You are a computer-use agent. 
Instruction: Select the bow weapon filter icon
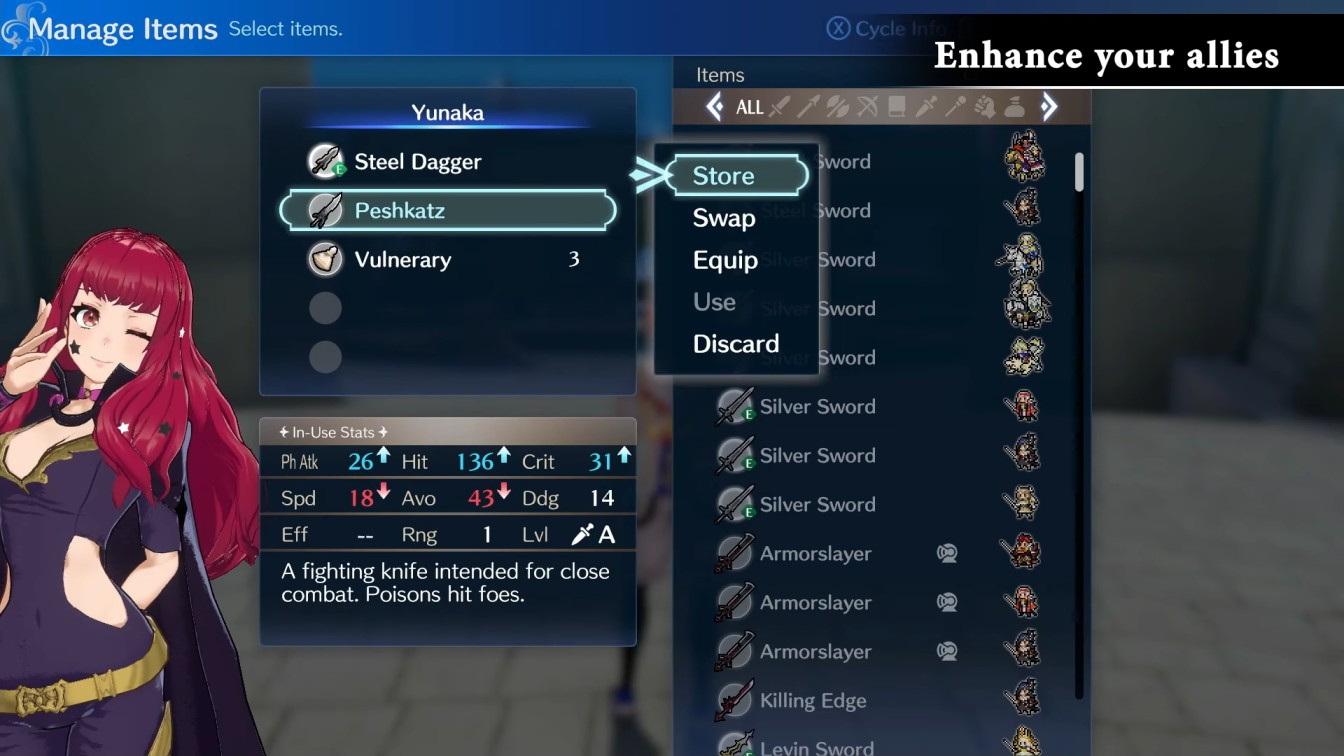868,107
